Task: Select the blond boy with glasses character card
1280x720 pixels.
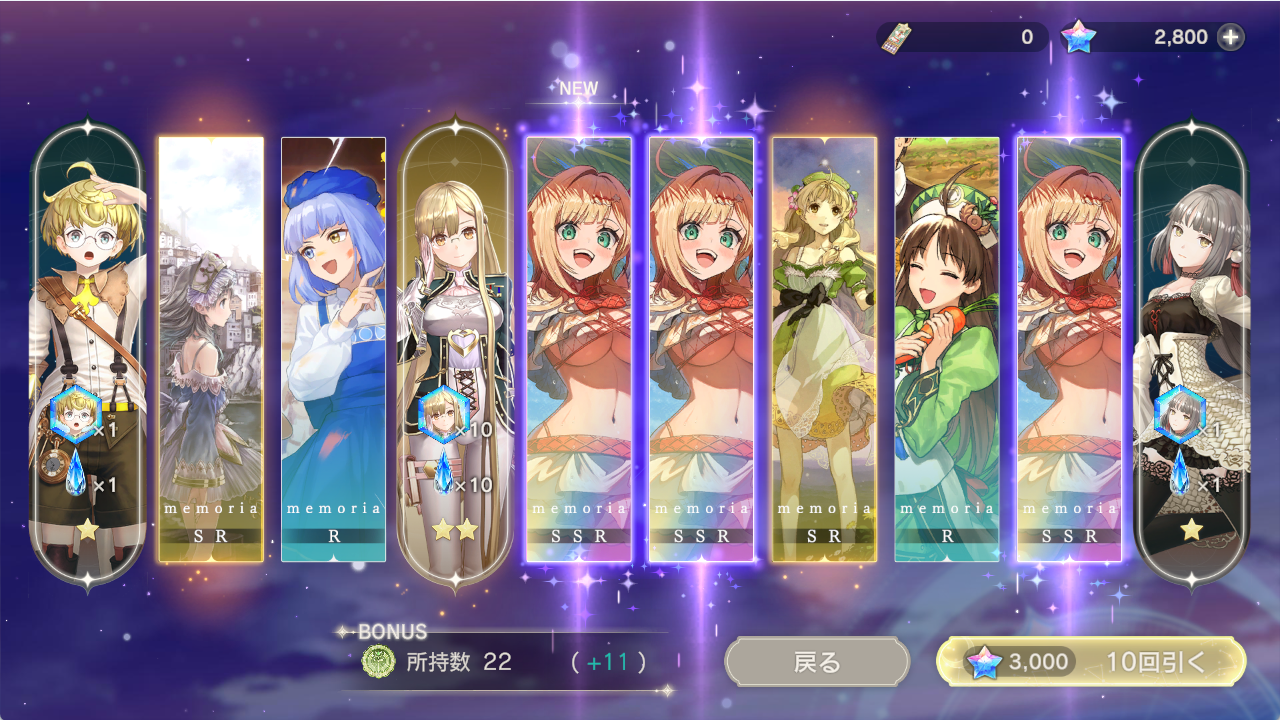Action: tap(88, 350)
